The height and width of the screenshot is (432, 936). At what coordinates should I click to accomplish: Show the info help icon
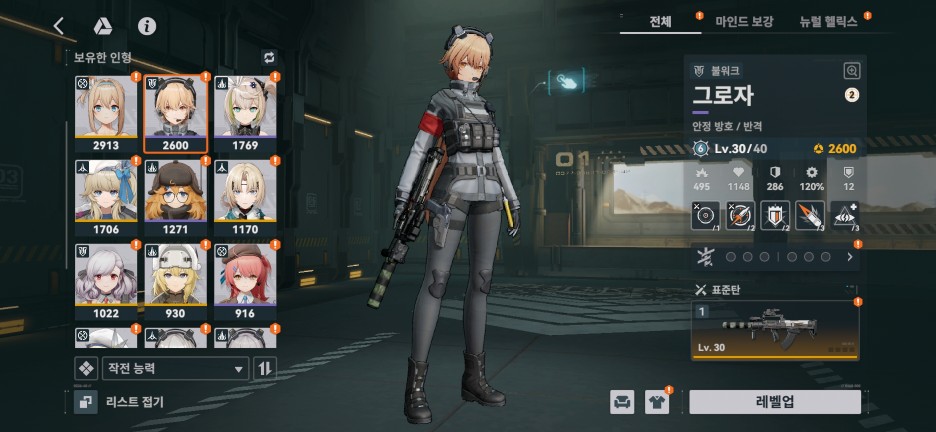147,26
